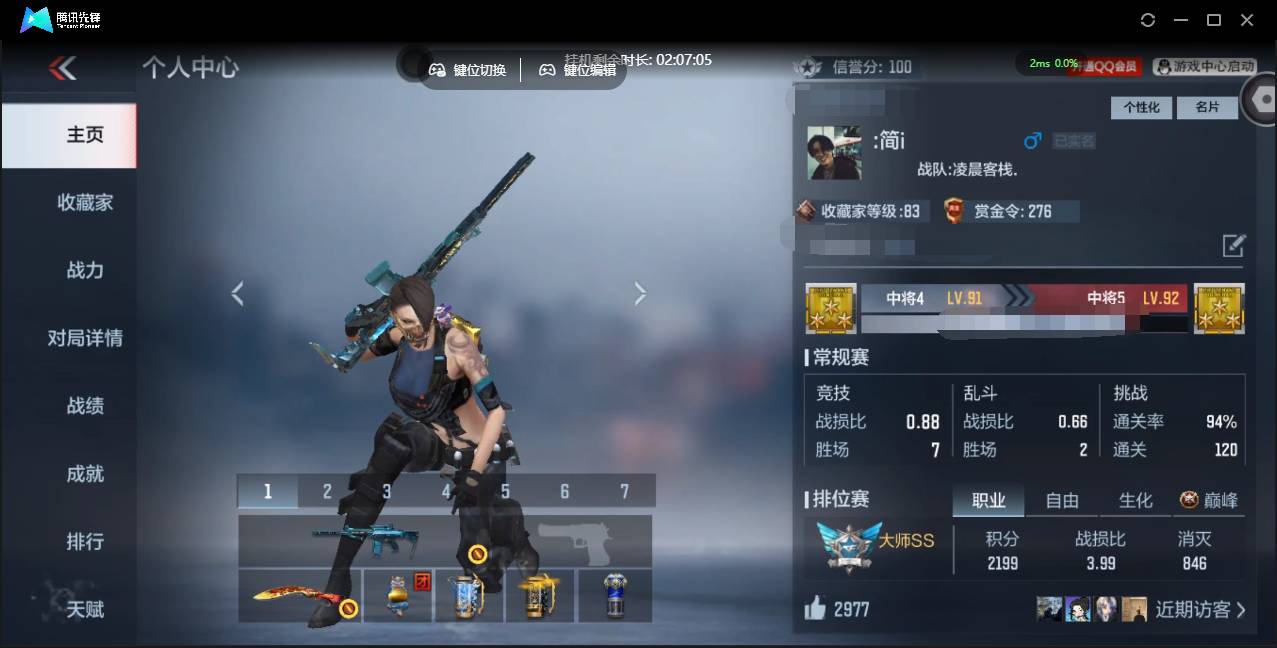Open the 收藏家 menu entry
Viewport: 1277px width, 648px height.
click(x=85, y=202)
